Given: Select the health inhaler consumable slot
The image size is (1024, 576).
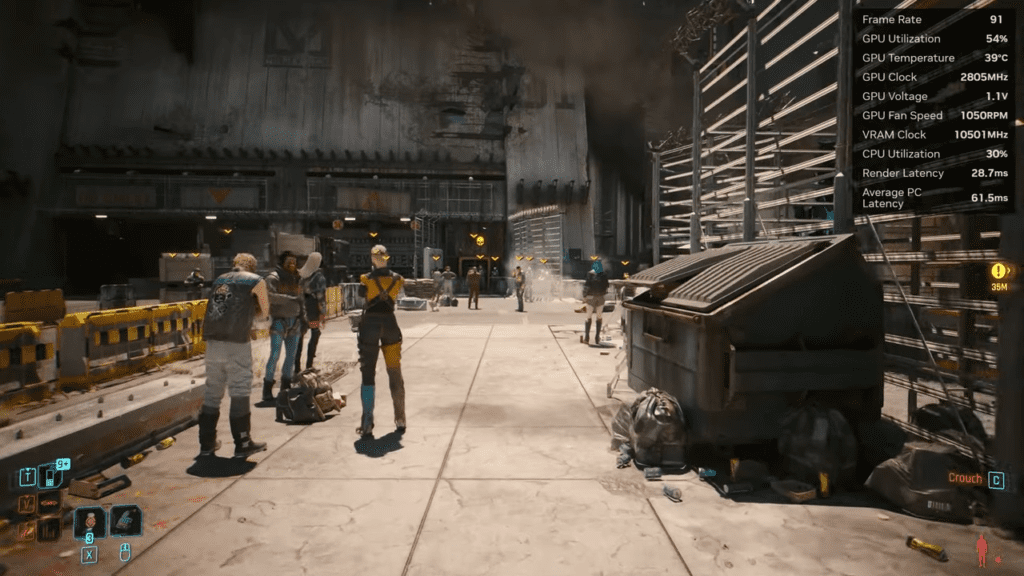Looking at the screenshot, I should click(90, 521).
